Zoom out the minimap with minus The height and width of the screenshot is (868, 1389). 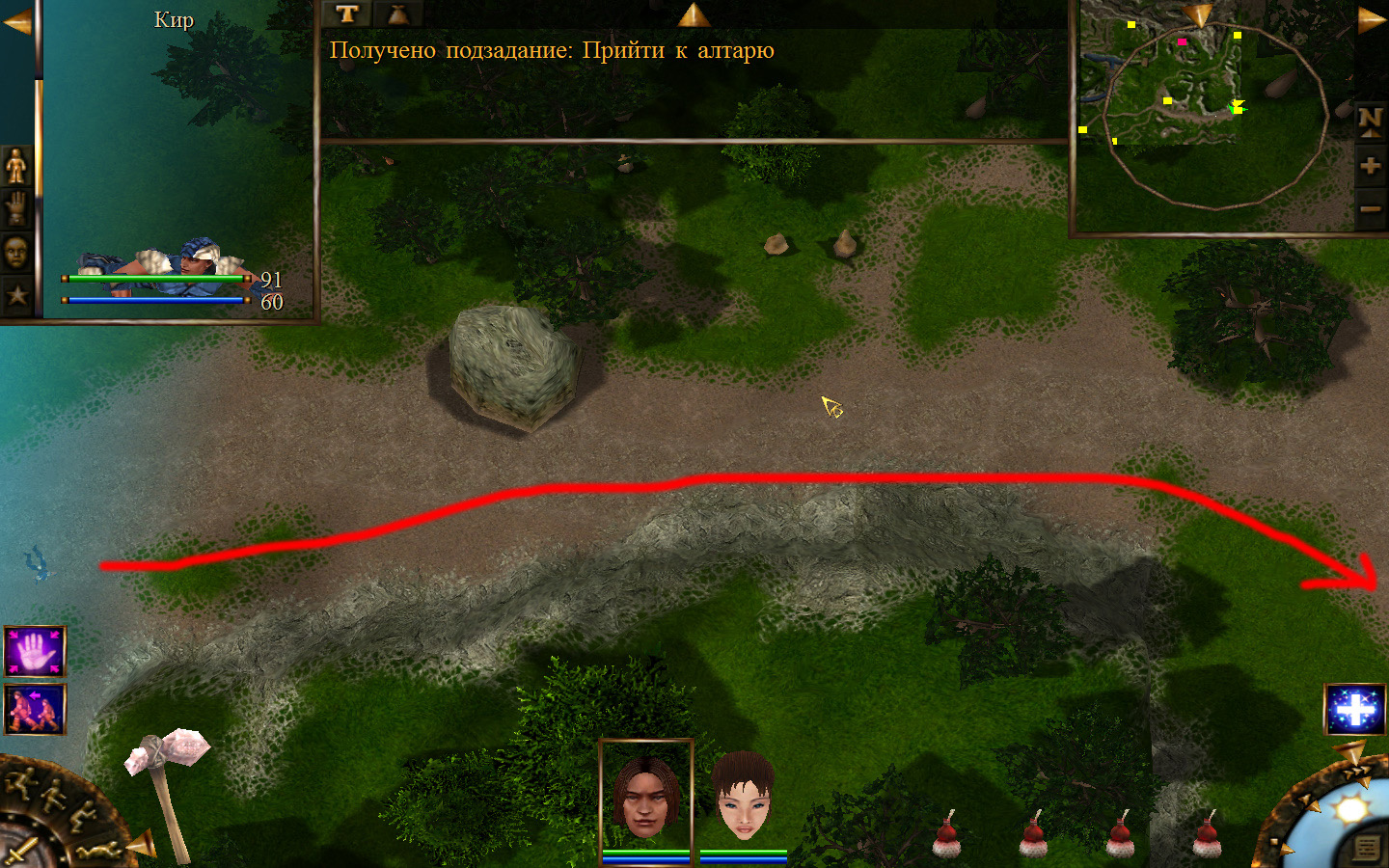[1370, 208]
